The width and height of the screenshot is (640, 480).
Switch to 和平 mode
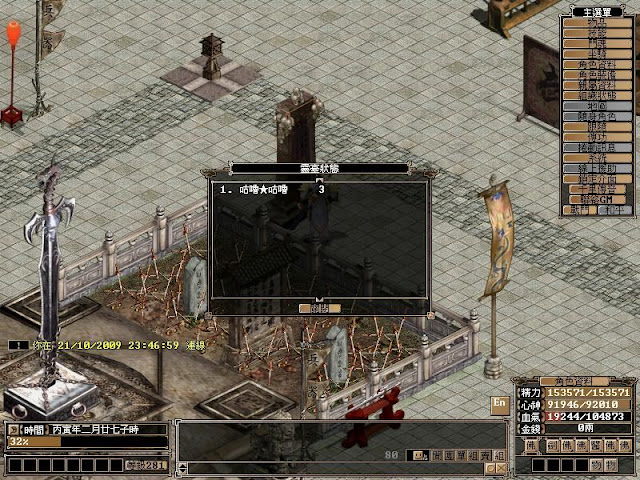tap(612, 210)
